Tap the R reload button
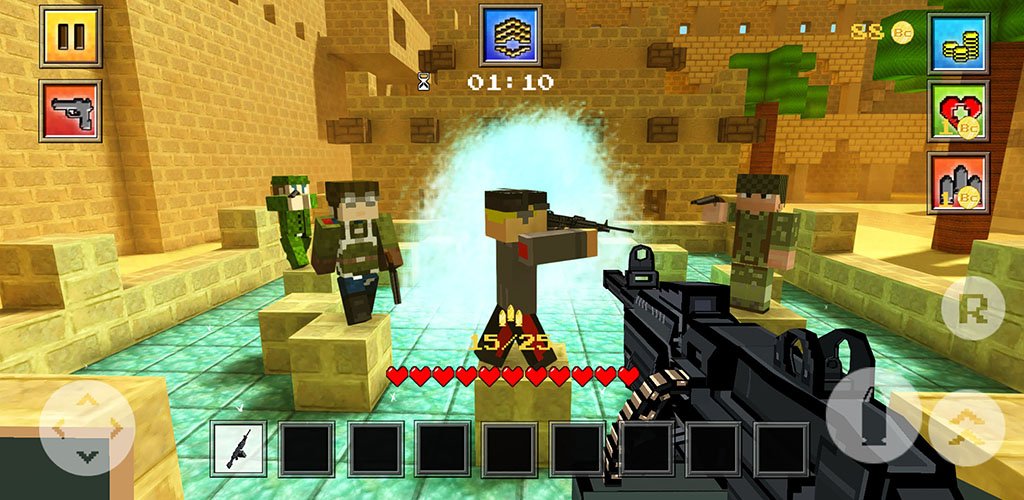Screen dimensions: 1024x500 (972, 307)
